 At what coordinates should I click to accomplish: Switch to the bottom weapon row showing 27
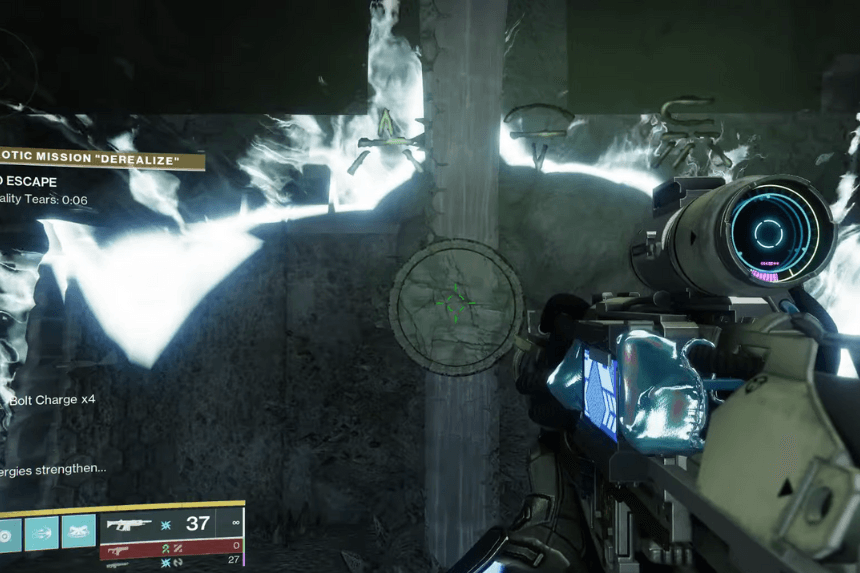click(171, 564)
